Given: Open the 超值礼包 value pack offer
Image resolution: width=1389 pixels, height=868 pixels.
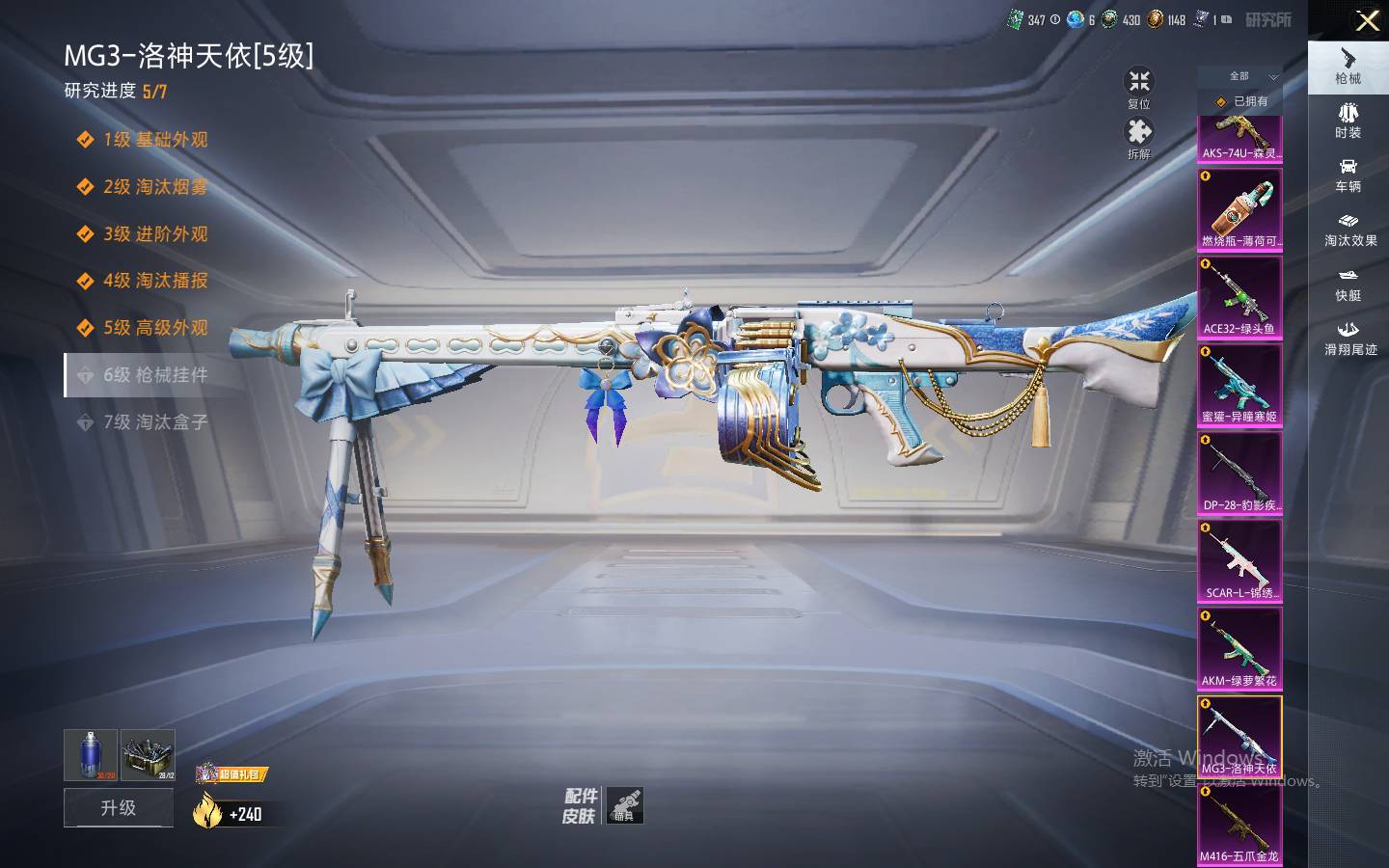Looking at the screenshot, I should pos(231,773).
